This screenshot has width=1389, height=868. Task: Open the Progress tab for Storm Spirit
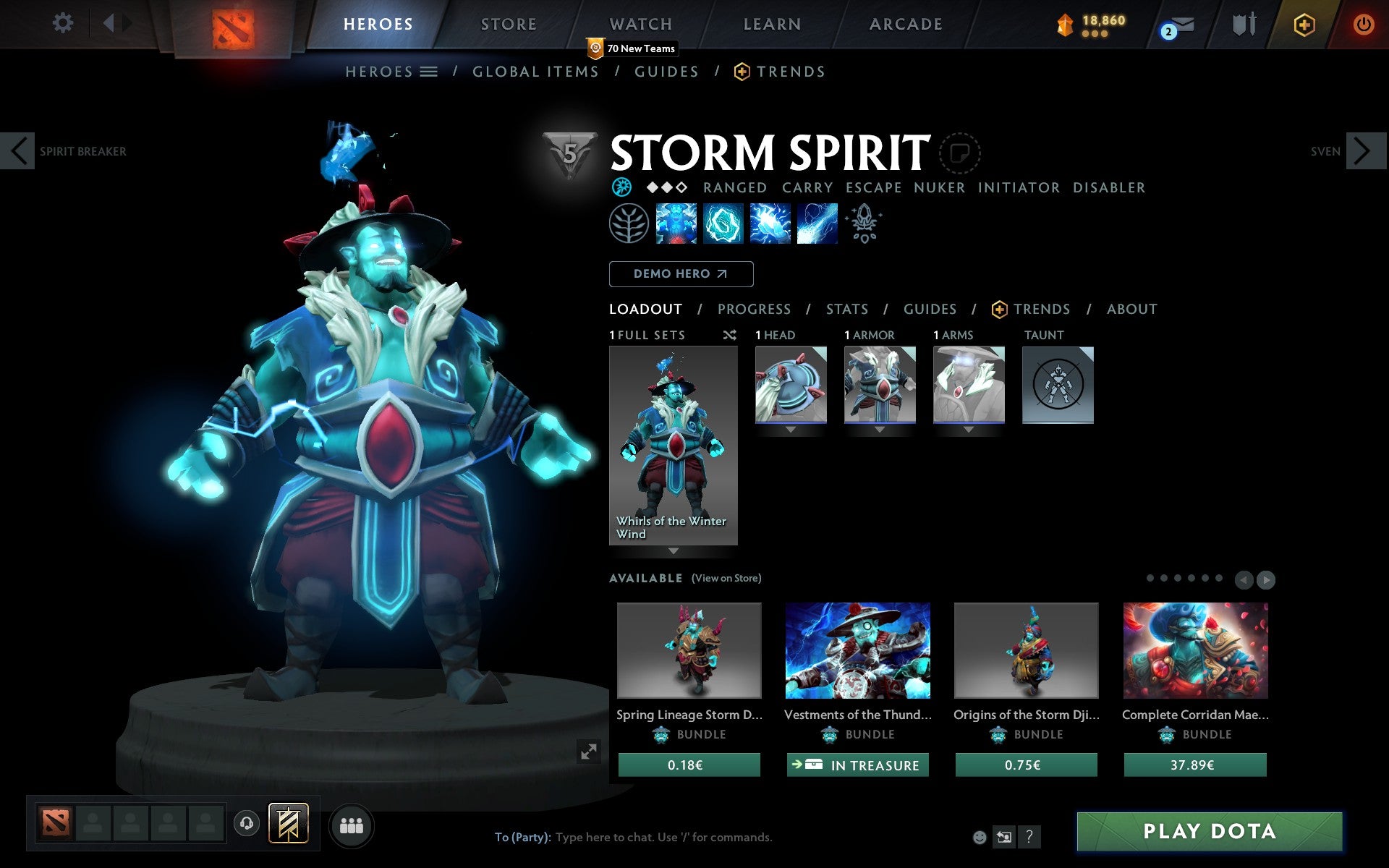point(754,309)
